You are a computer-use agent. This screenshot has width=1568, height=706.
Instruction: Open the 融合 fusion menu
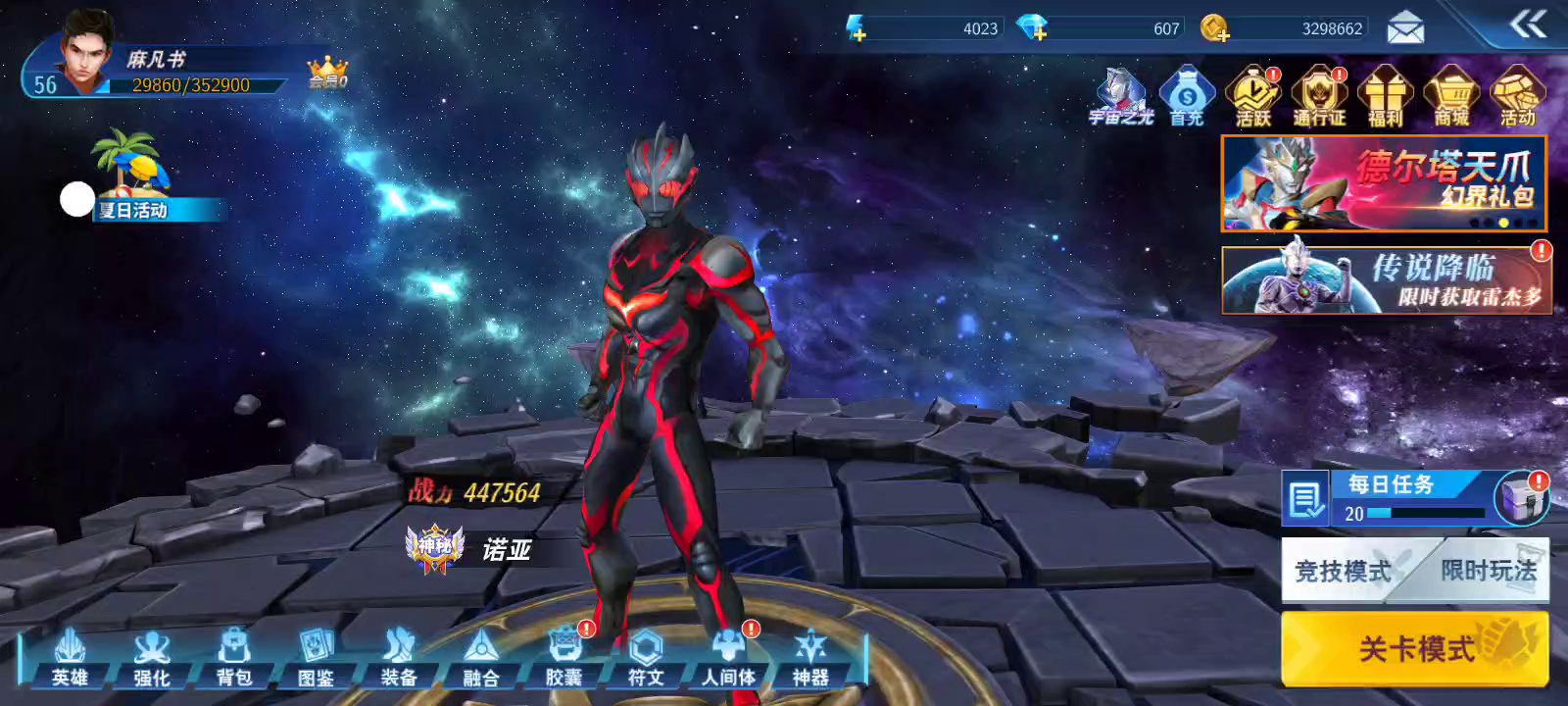click(481, 658)
